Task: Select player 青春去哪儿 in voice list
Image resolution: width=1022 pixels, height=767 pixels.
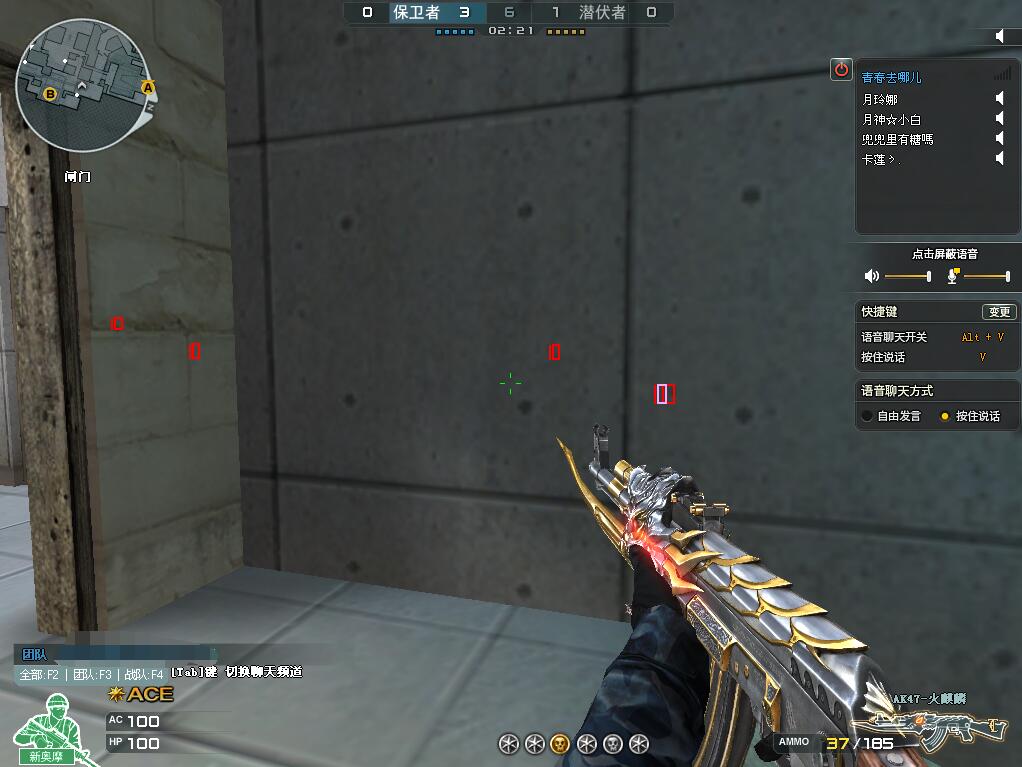Action: [x=891, y=77]
